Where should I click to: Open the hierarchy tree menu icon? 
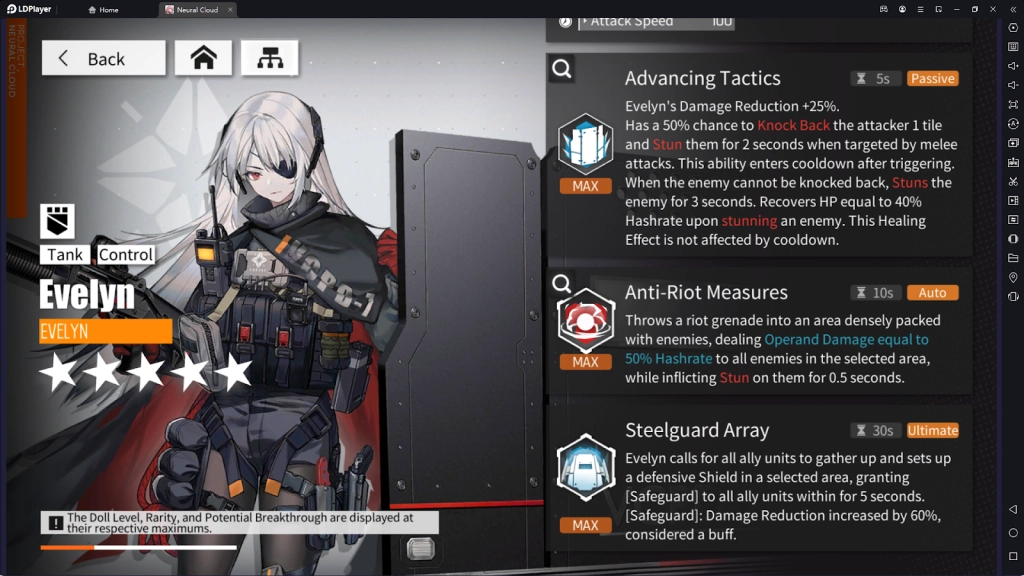click(269, 58)
